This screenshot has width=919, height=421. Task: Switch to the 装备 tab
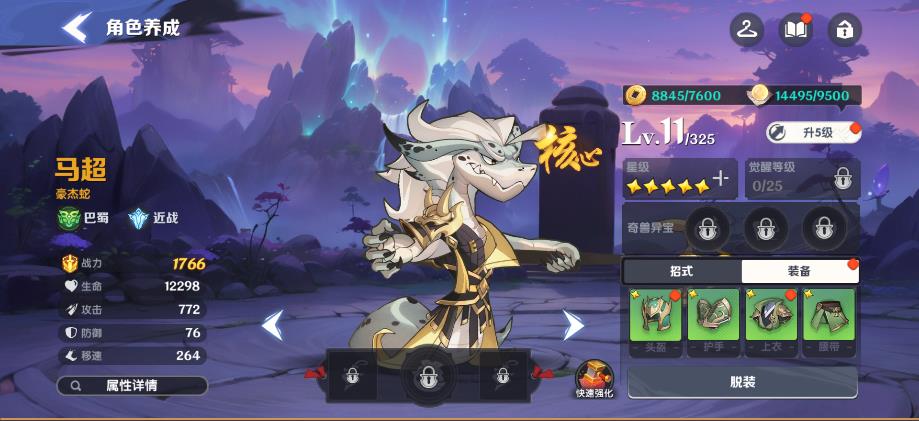(799, 271)
